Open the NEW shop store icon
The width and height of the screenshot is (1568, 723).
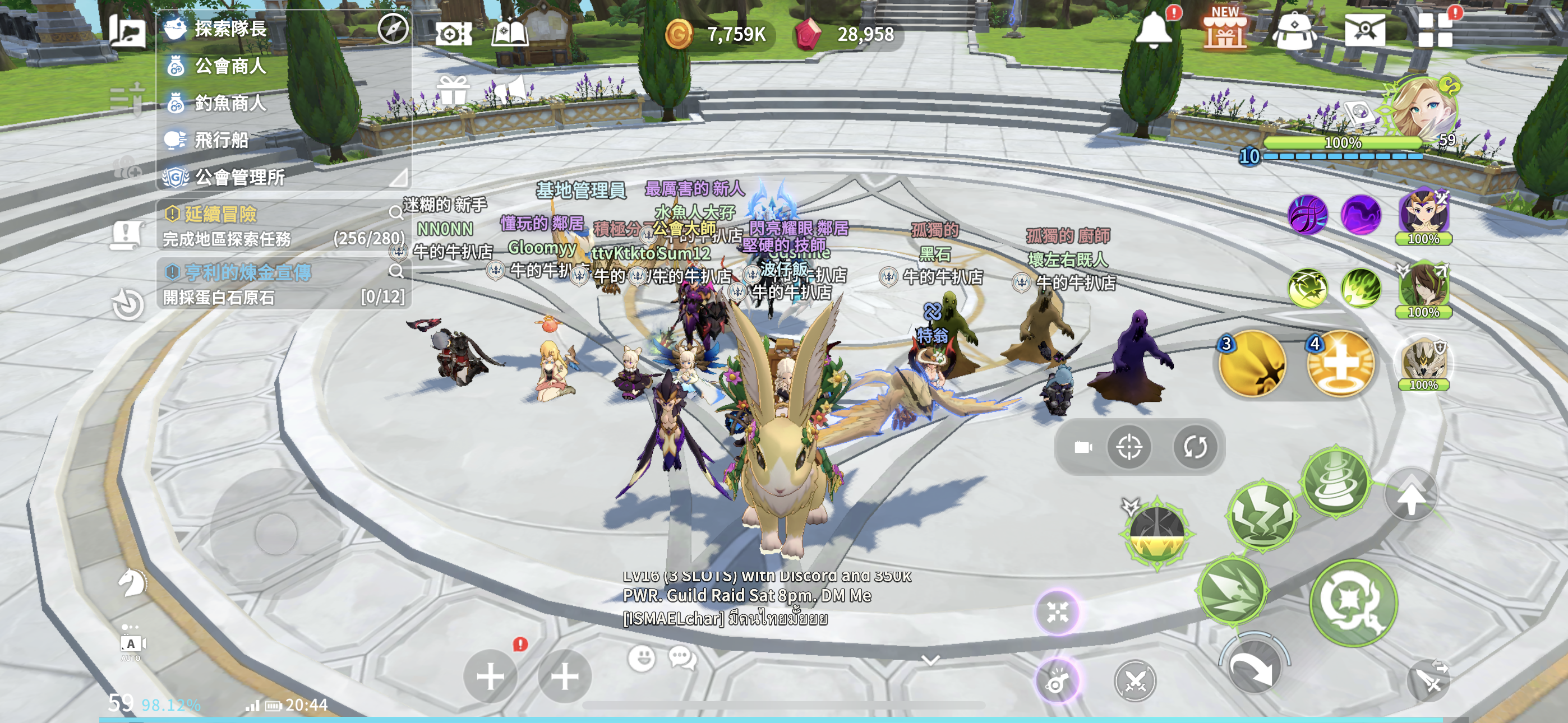point(1225,29)
